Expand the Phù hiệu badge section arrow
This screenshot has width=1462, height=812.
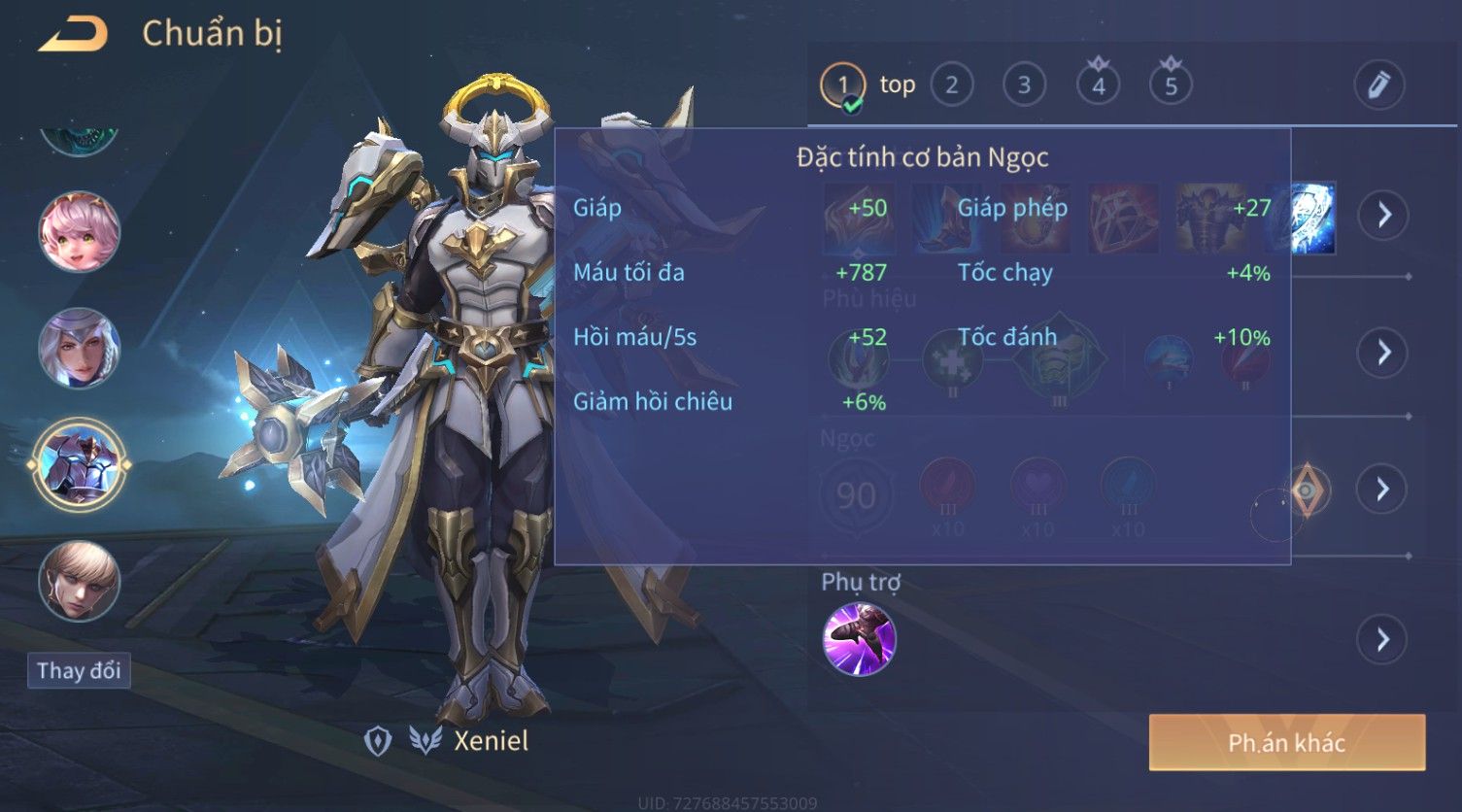pyautogui.click(x=1383, y=352)
